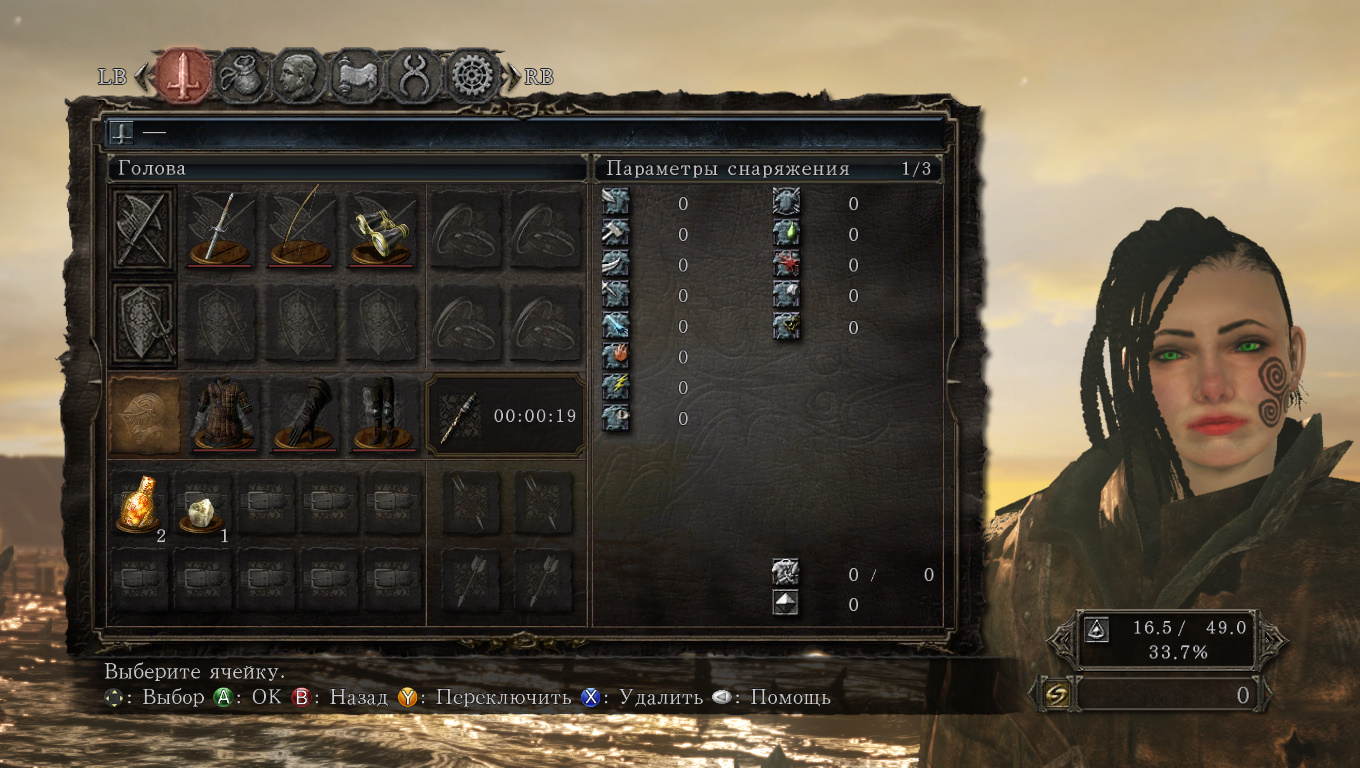Select the sword equipment tab
Screen dimensions: 1360x768
coord(184,76)
